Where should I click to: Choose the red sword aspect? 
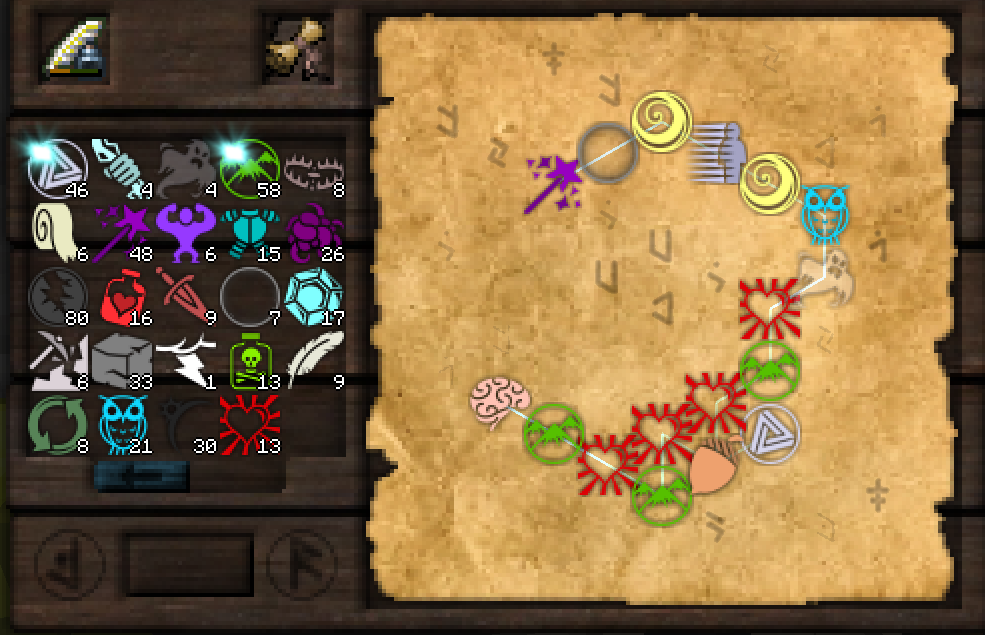coord(185,297)
